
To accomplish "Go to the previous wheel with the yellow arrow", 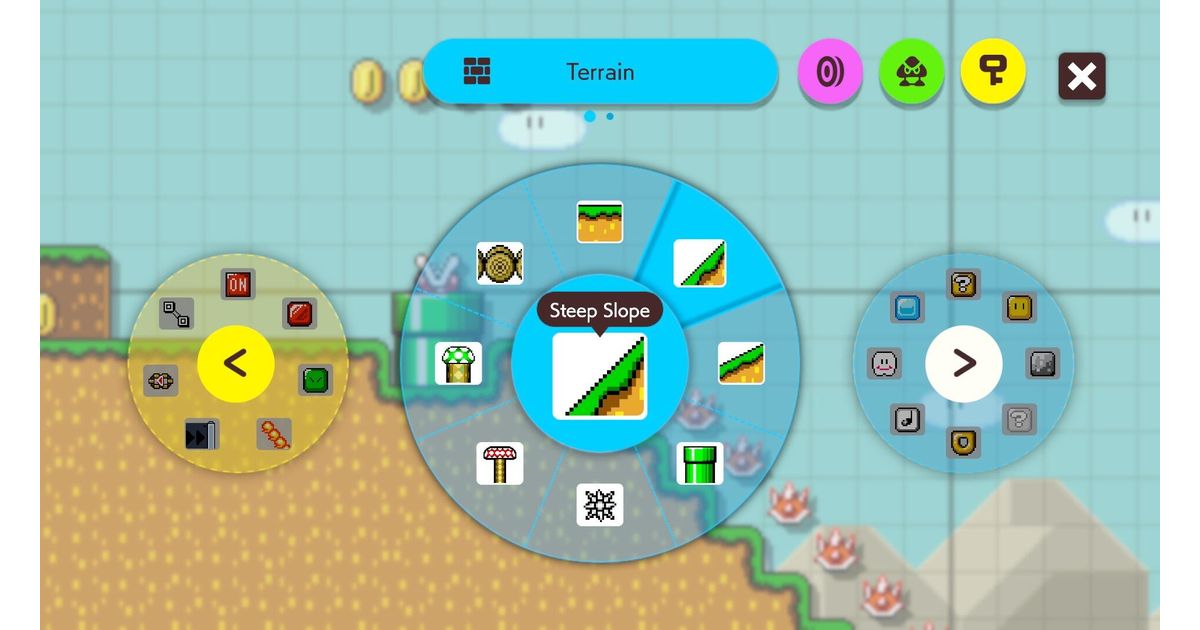I will point(235,363).
